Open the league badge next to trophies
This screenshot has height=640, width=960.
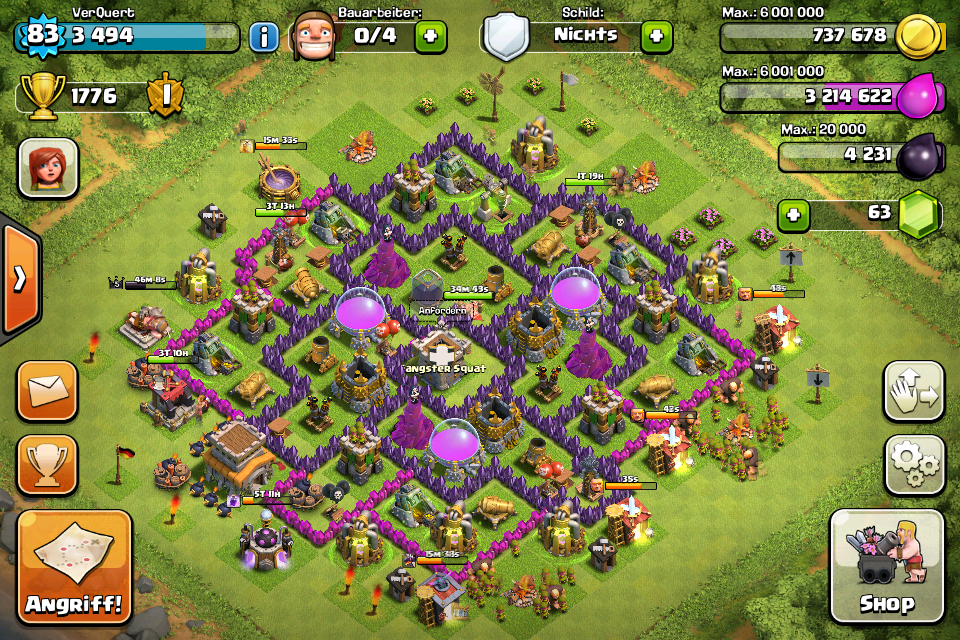[164, 96]
